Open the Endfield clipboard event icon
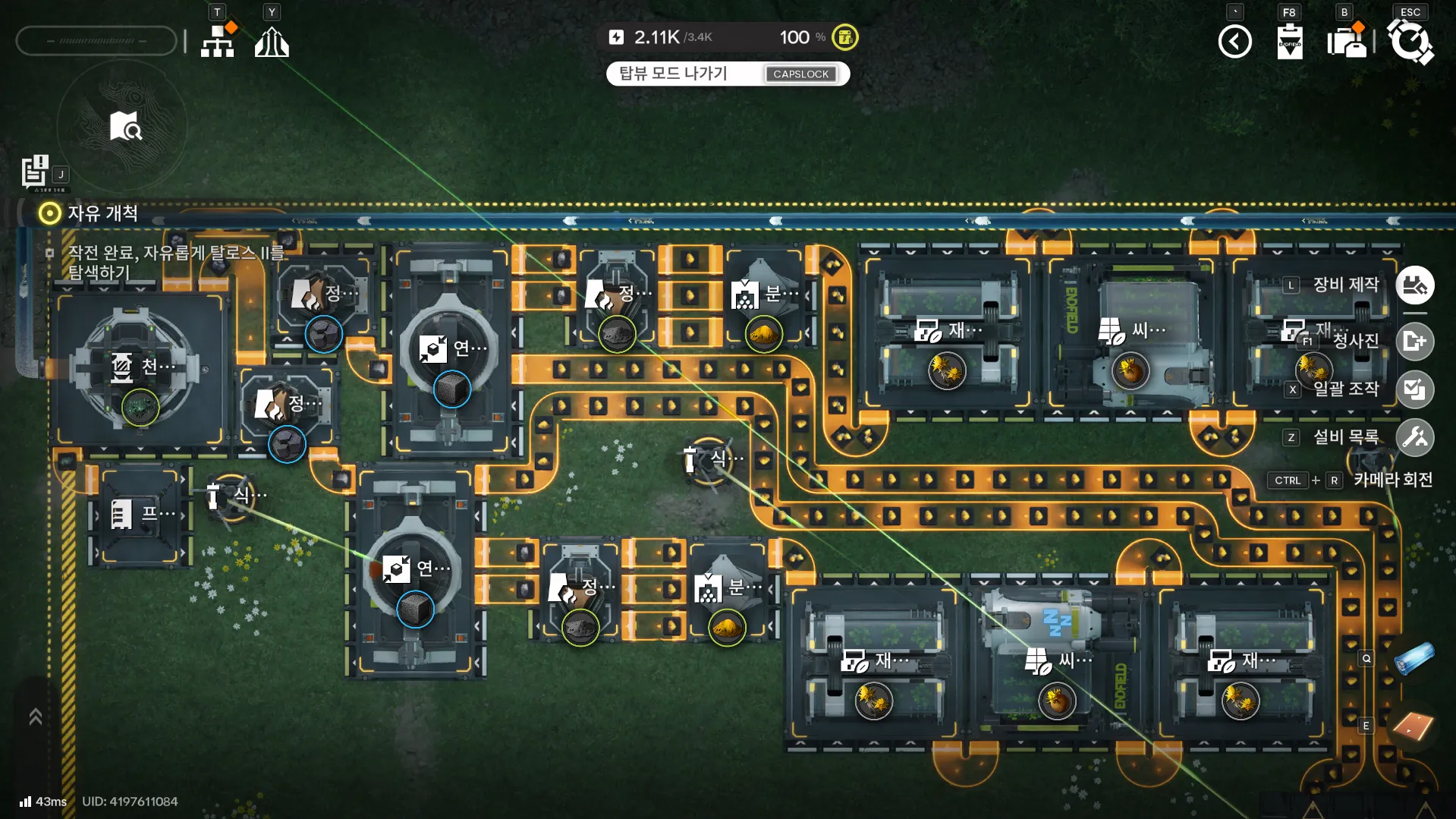Screen dimensions: 1456x819 pyautogui.click(x=1289, y=42)
